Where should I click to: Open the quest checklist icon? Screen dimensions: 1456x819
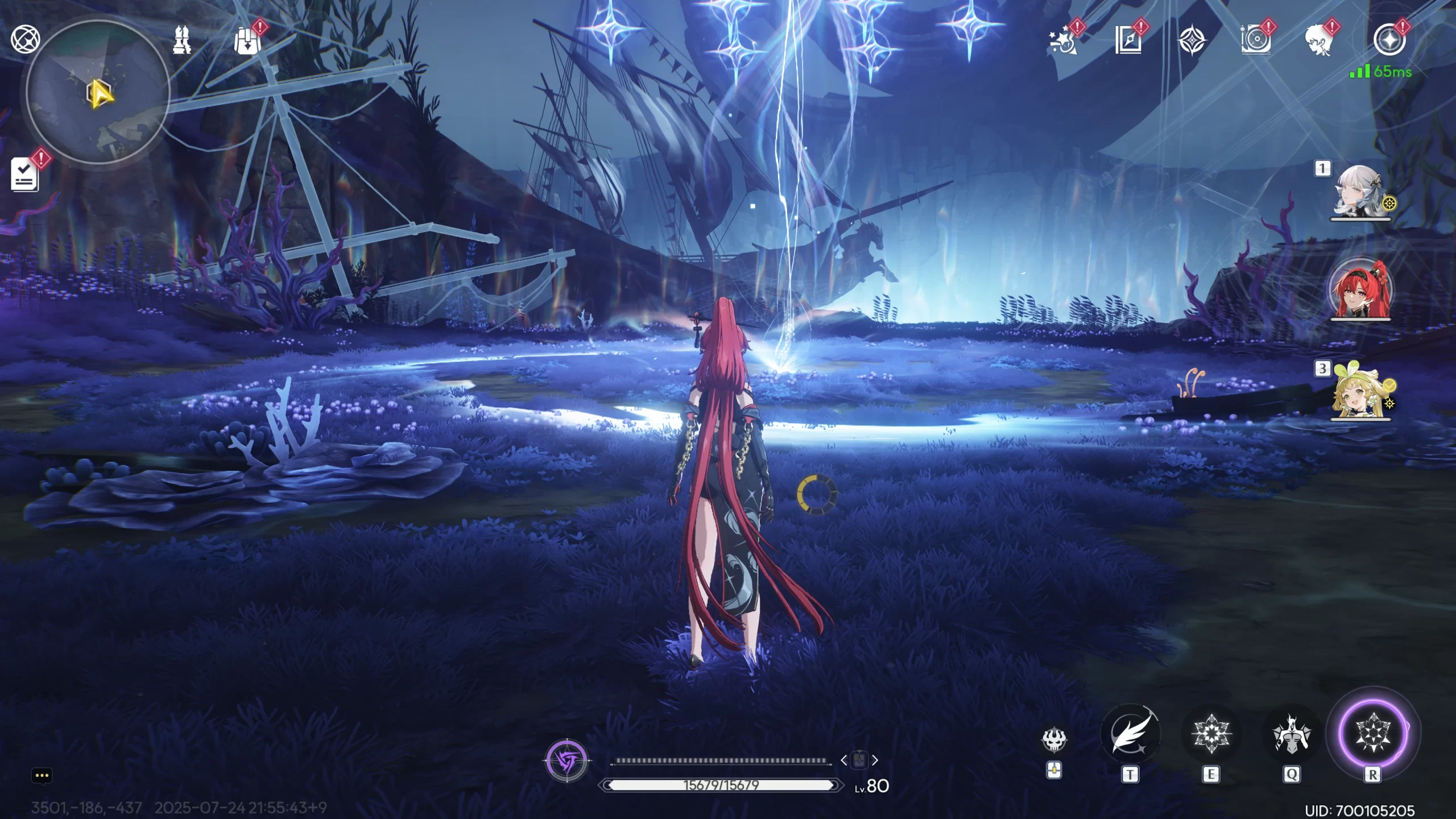tap(25, 175)
